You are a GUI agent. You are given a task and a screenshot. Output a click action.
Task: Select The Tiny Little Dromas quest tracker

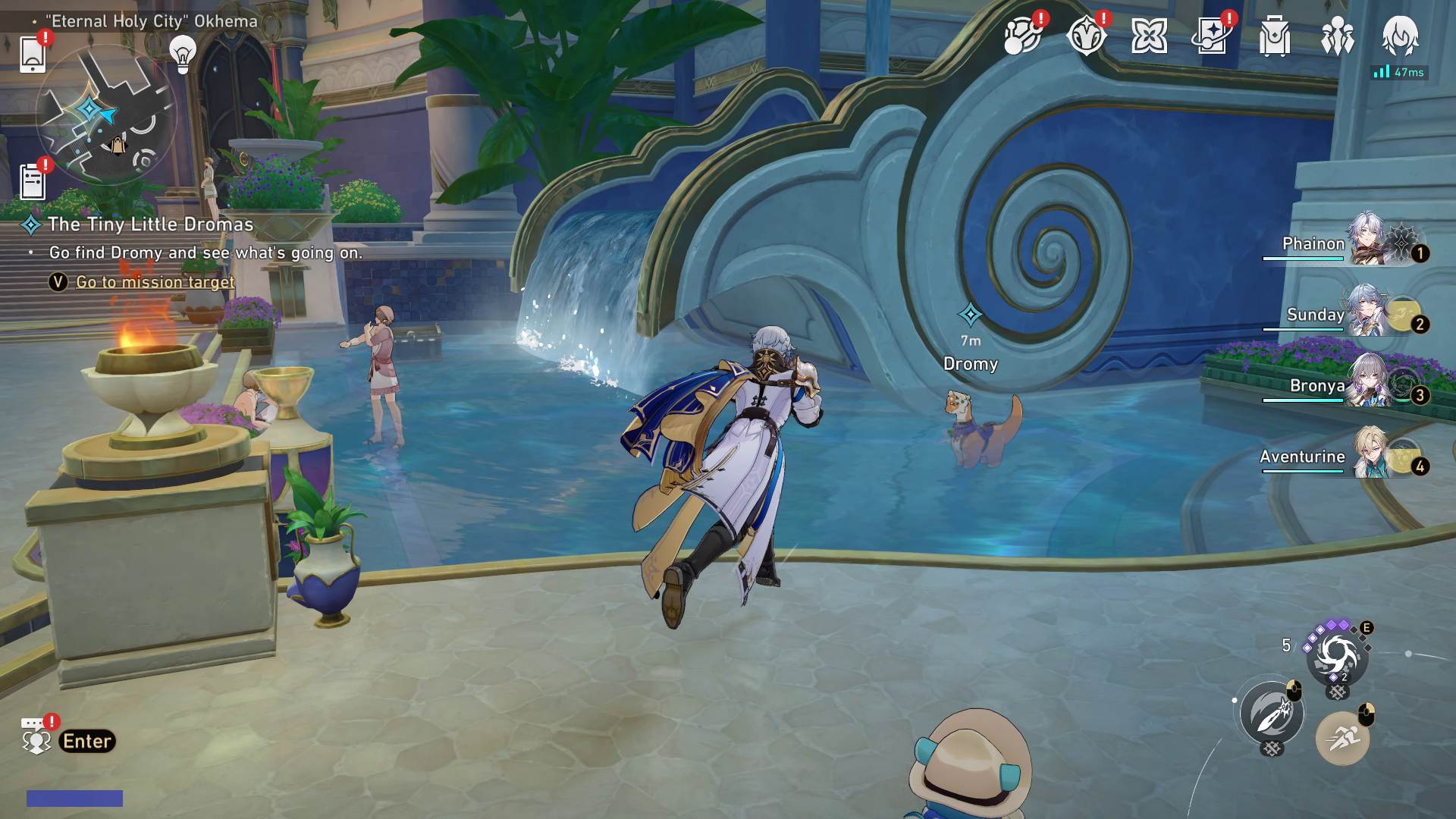tap(150, 224)
